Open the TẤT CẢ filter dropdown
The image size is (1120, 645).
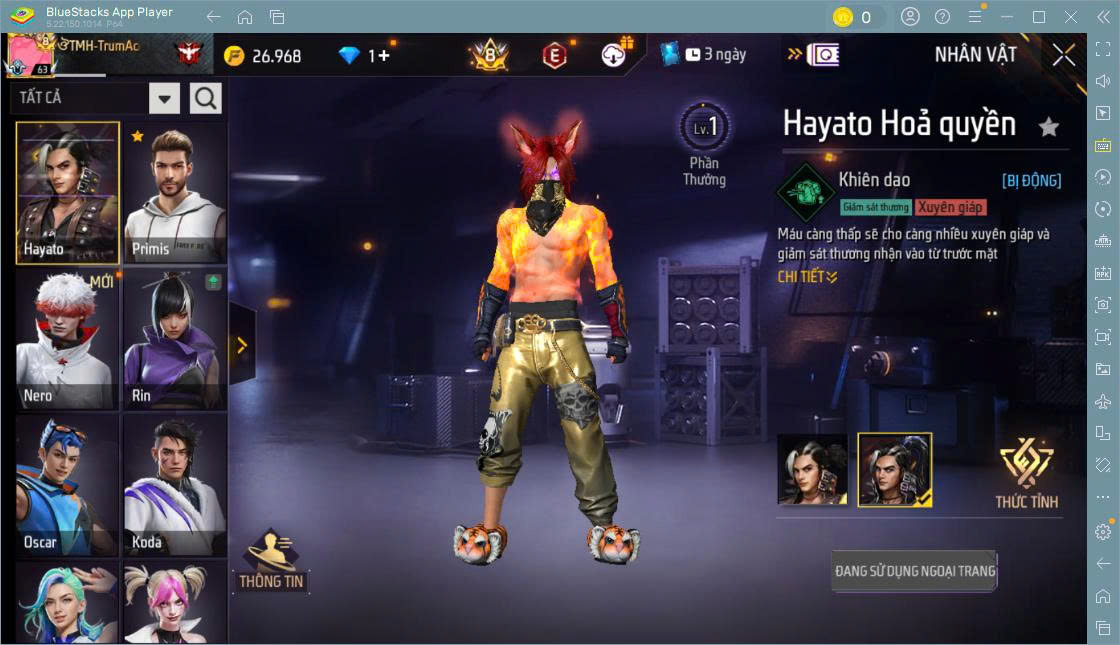tap(165, 98)
